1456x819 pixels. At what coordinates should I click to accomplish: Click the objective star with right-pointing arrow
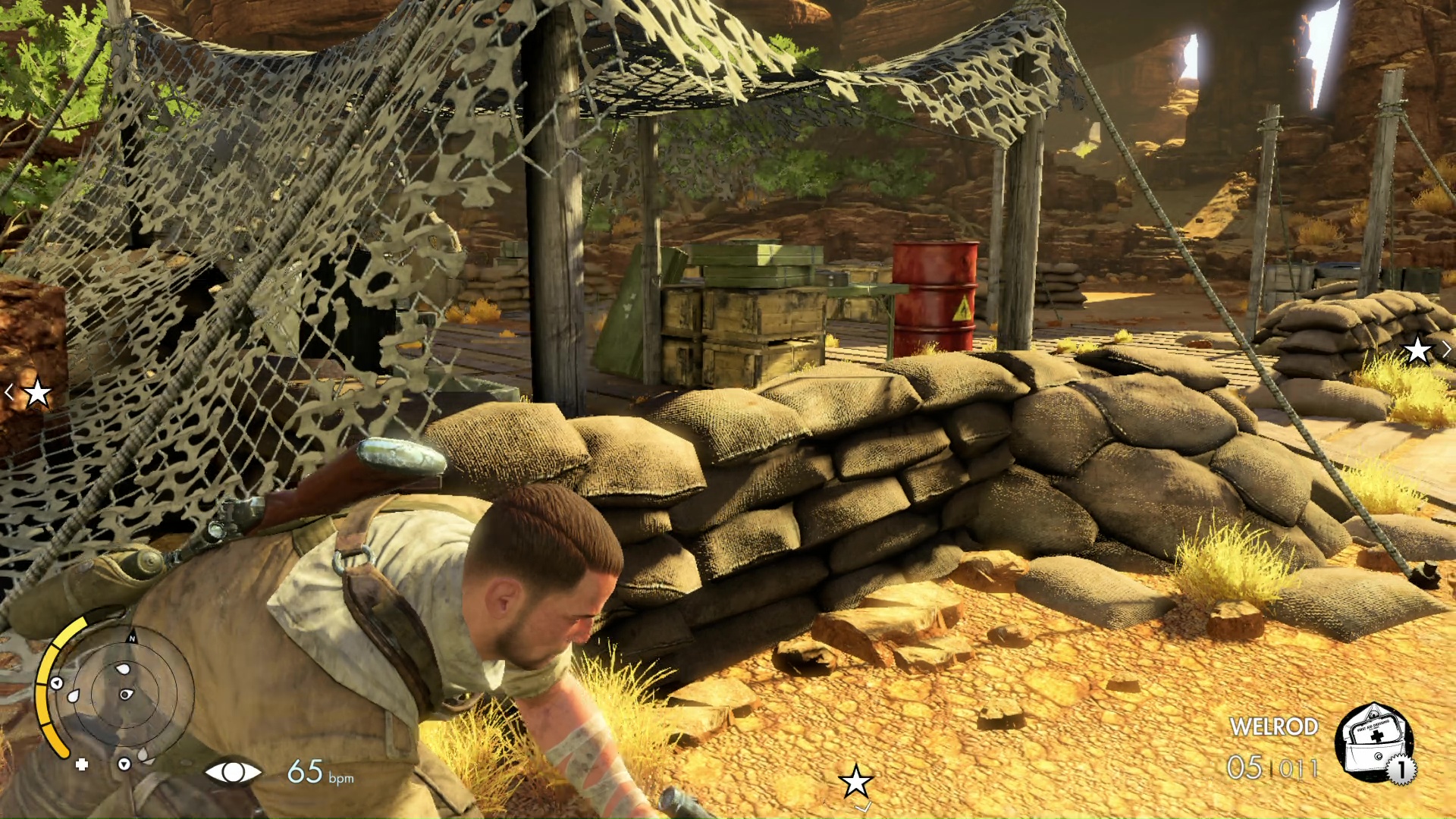tap(1418, 350)
